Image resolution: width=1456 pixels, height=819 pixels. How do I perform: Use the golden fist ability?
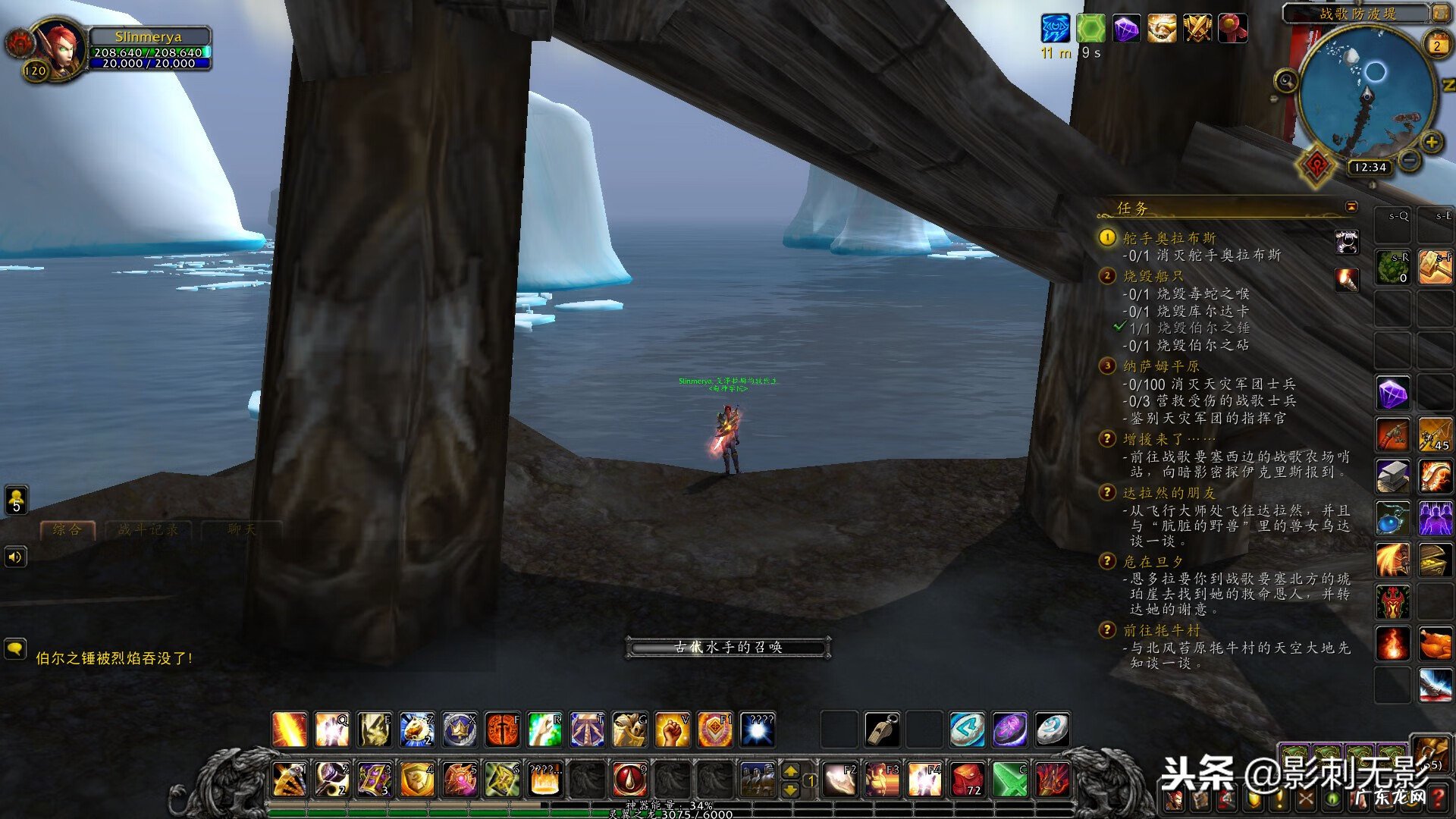coord(671,730)
